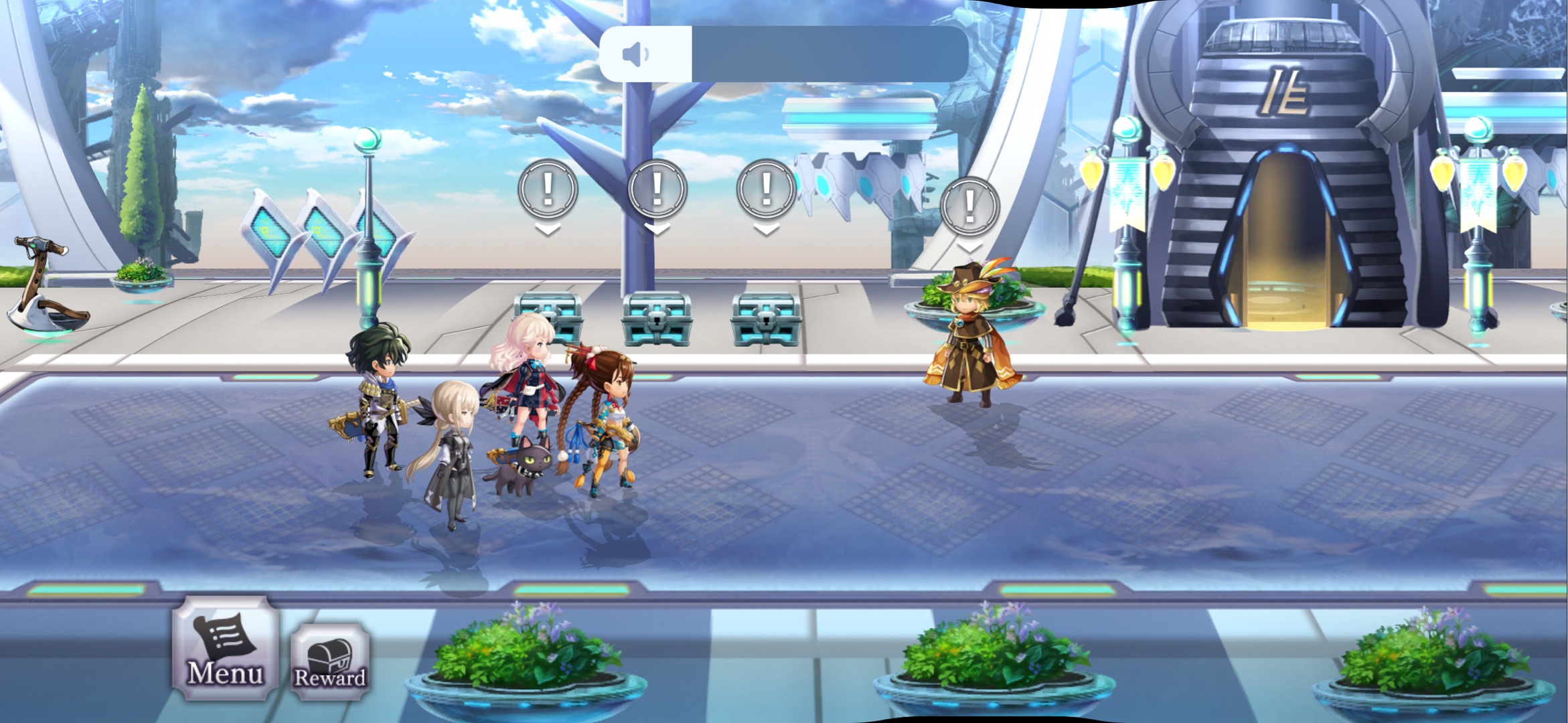Screen dimensions: 1568x723
Task: Open the Menu button
Action: point(225,649)
